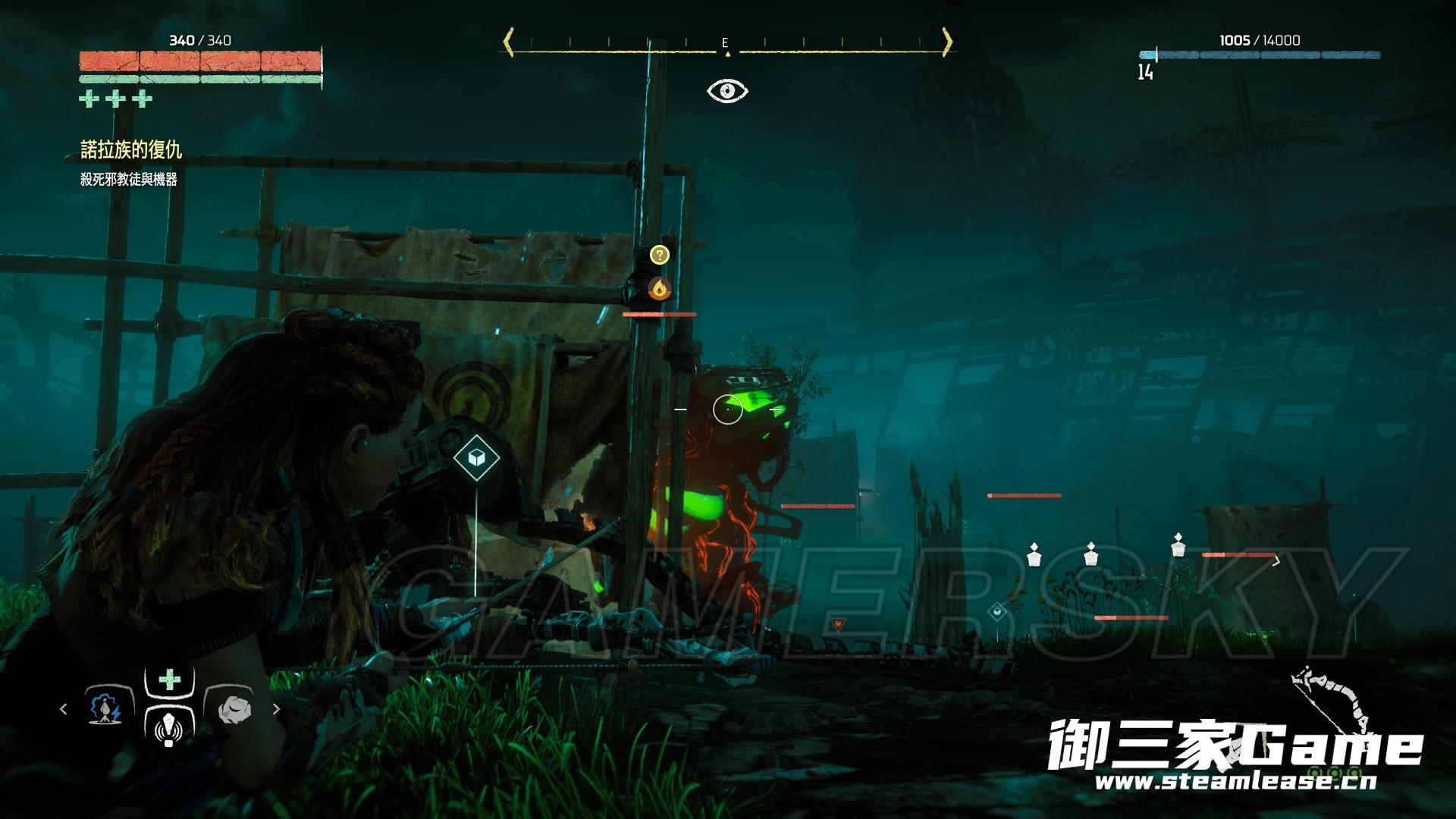Click the cube waypoint marker
Screen dimensions: 1456x819
coord(476,458)
